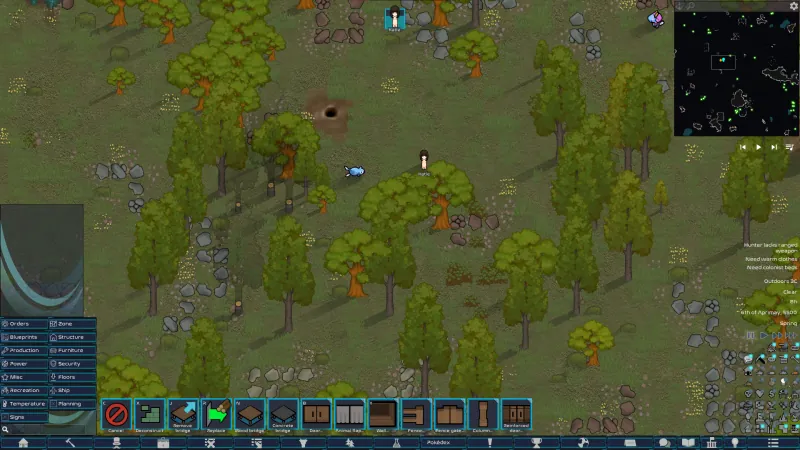
Task: Choose the Fence gate building option
Action: pos(449,415)
